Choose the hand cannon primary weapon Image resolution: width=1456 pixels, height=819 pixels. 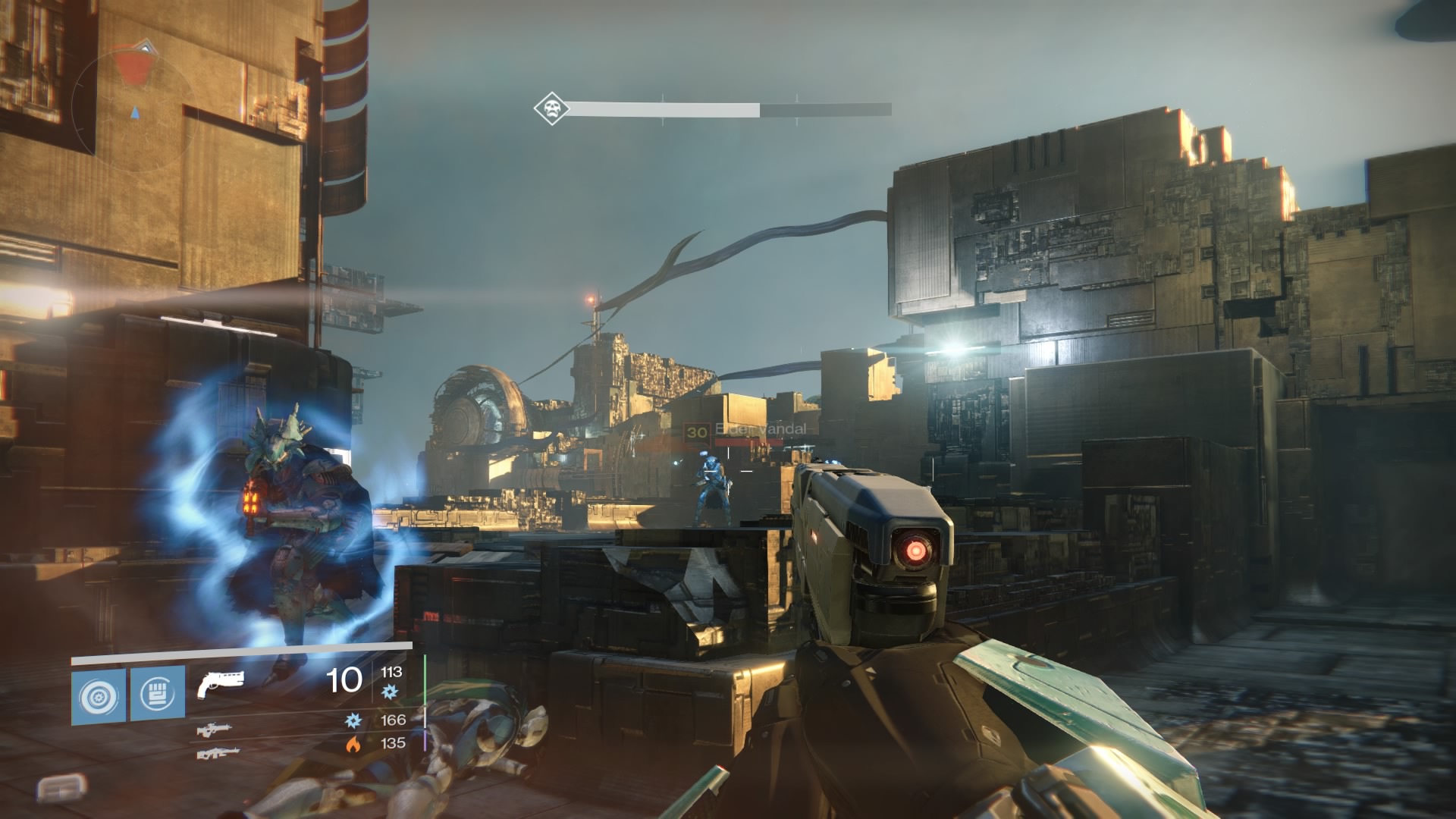(x=221, y=682)
